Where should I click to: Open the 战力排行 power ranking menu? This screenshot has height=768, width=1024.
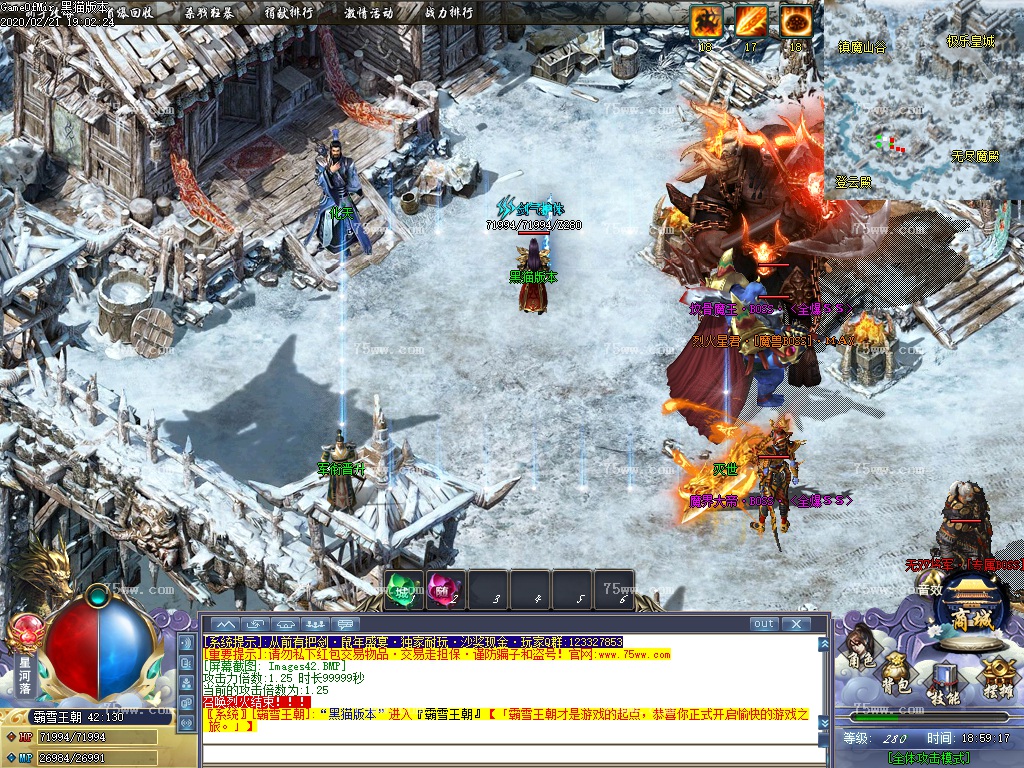tap(449, 13)
